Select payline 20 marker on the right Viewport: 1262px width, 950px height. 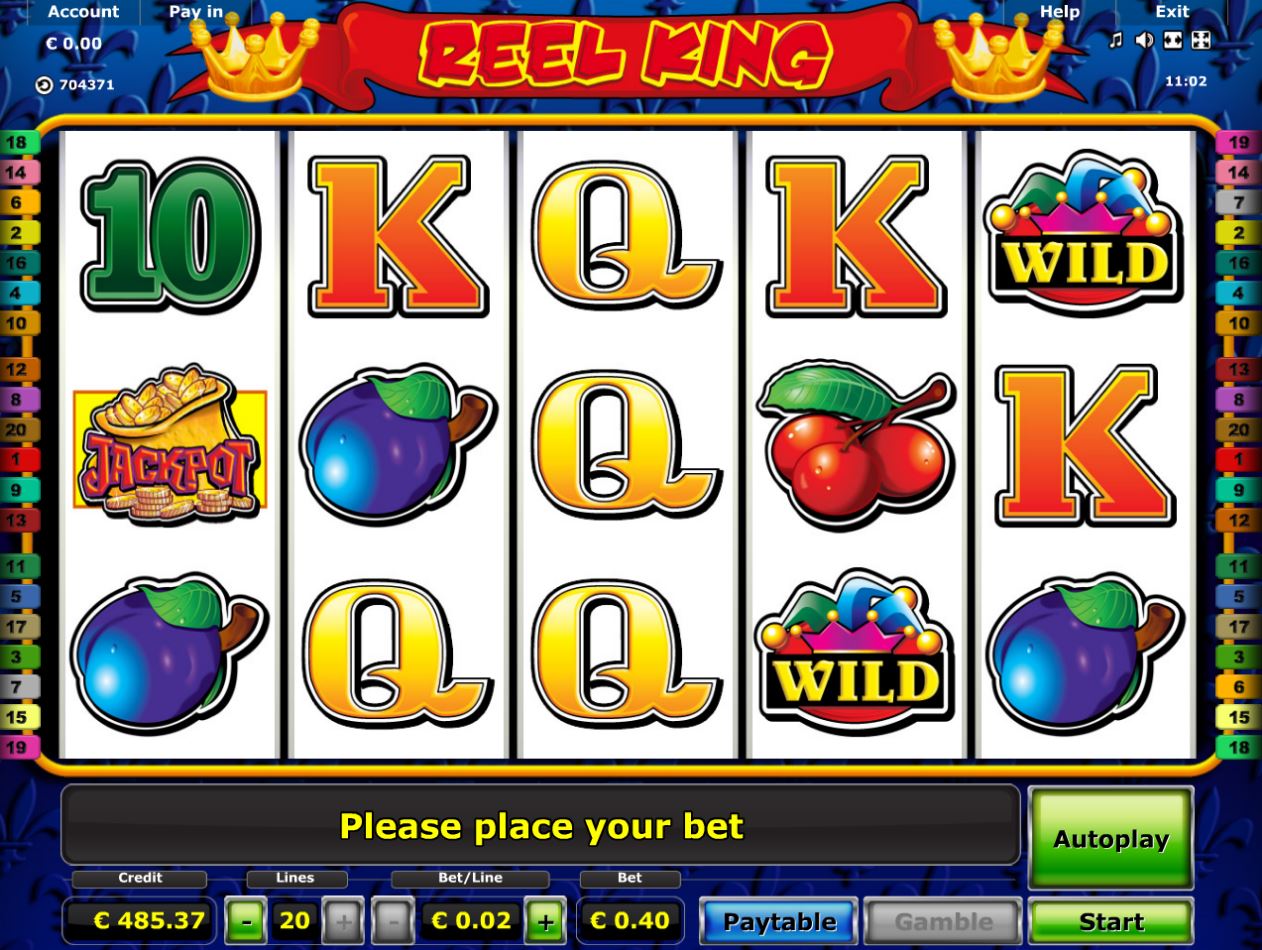click(1239, 430)
